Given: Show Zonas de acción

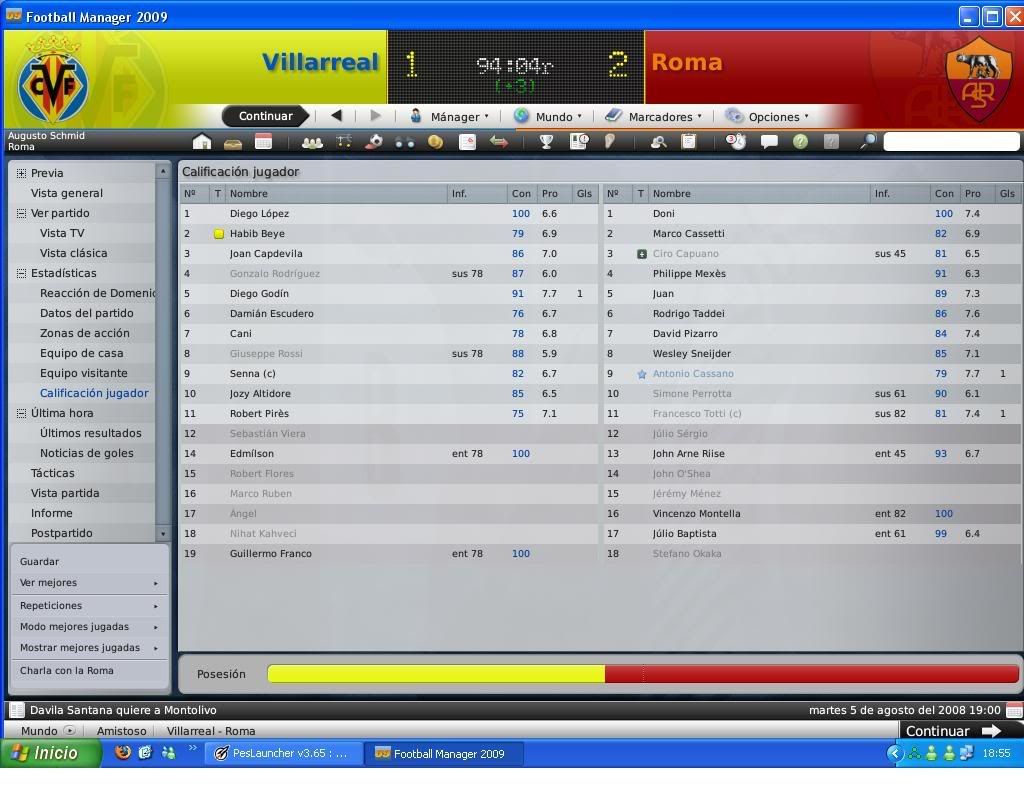Looking at the screenshot, I should 84,333.
